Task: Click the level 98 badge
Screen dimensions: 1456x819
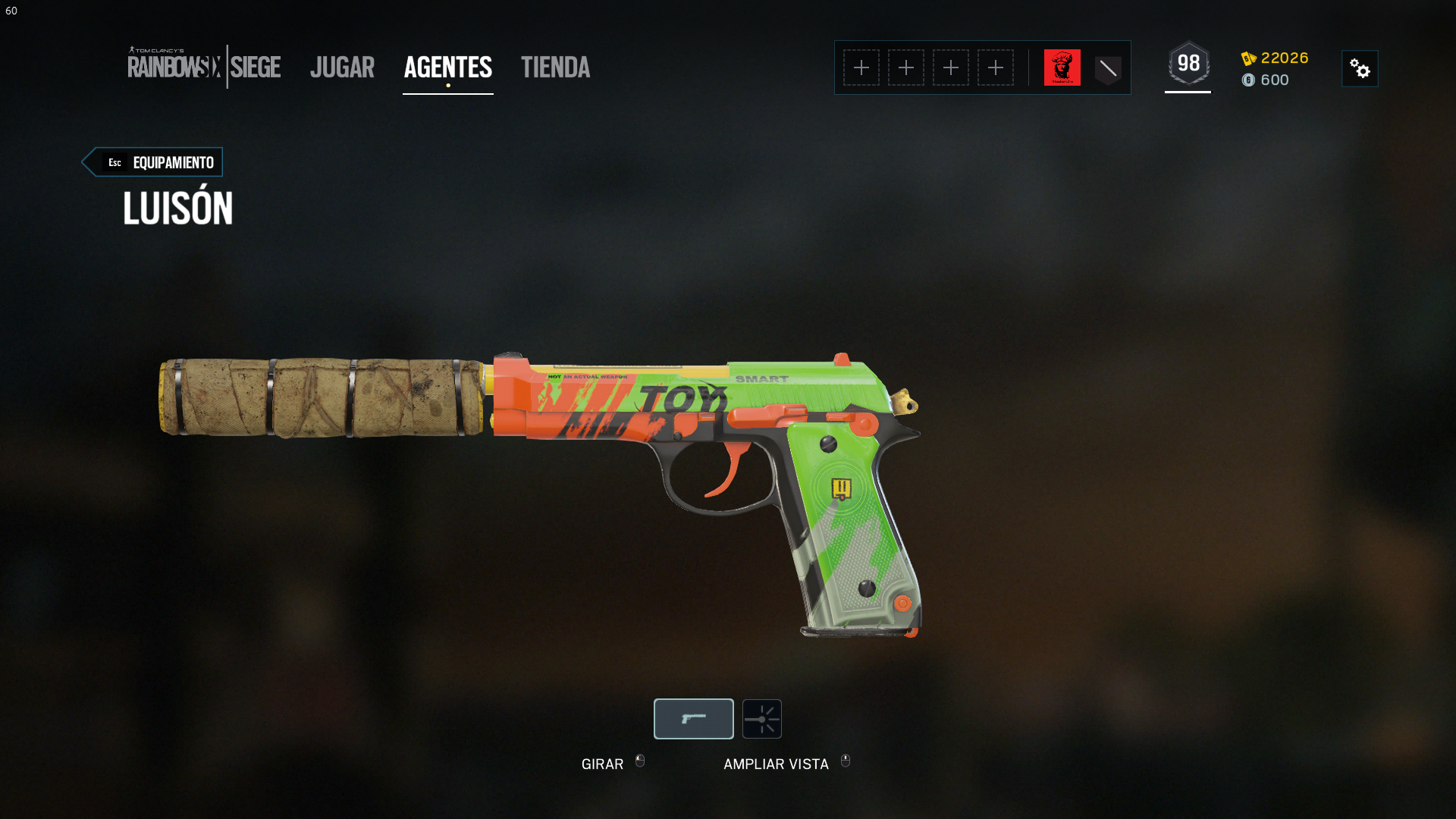Action: pyautogui.click(x=1188, y=64)
